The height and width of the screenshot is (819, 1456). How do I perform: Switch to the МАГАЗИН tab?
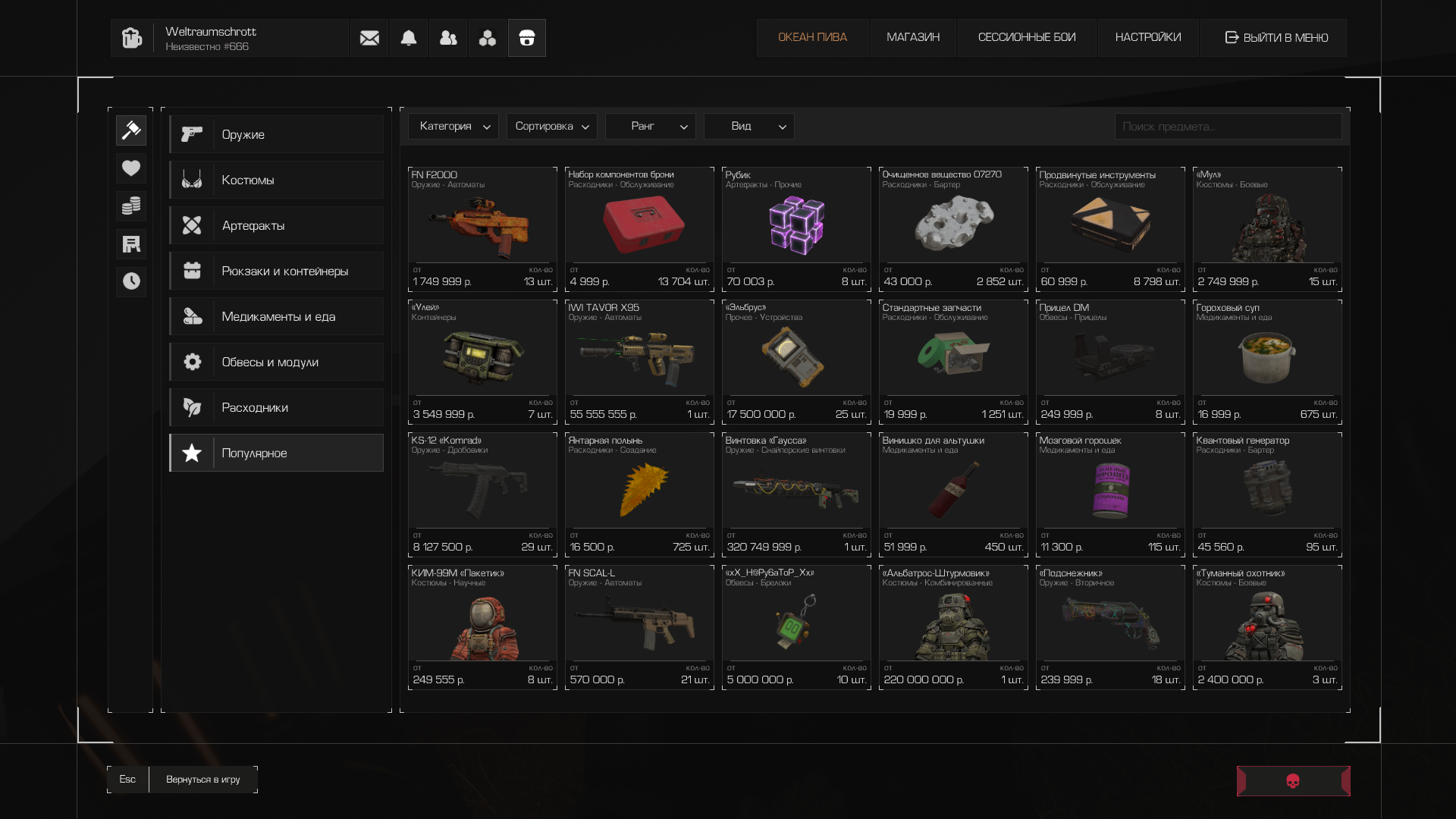[x=913, y=38]
